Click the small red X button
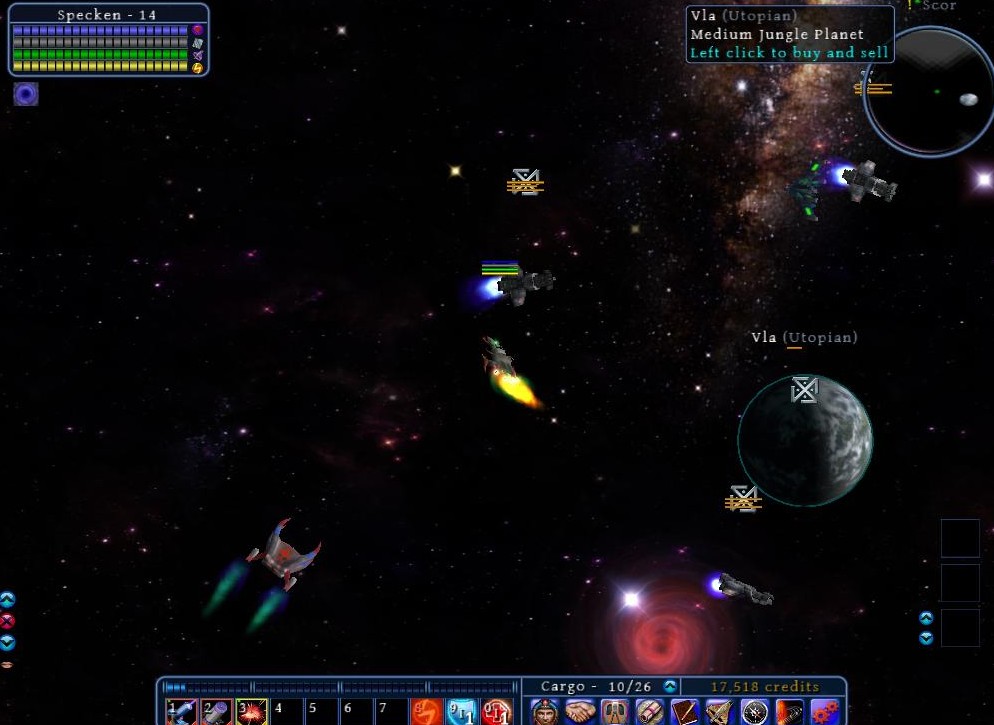Image resolution: width=994 pixels, height=725 pixels. (7, 621)
